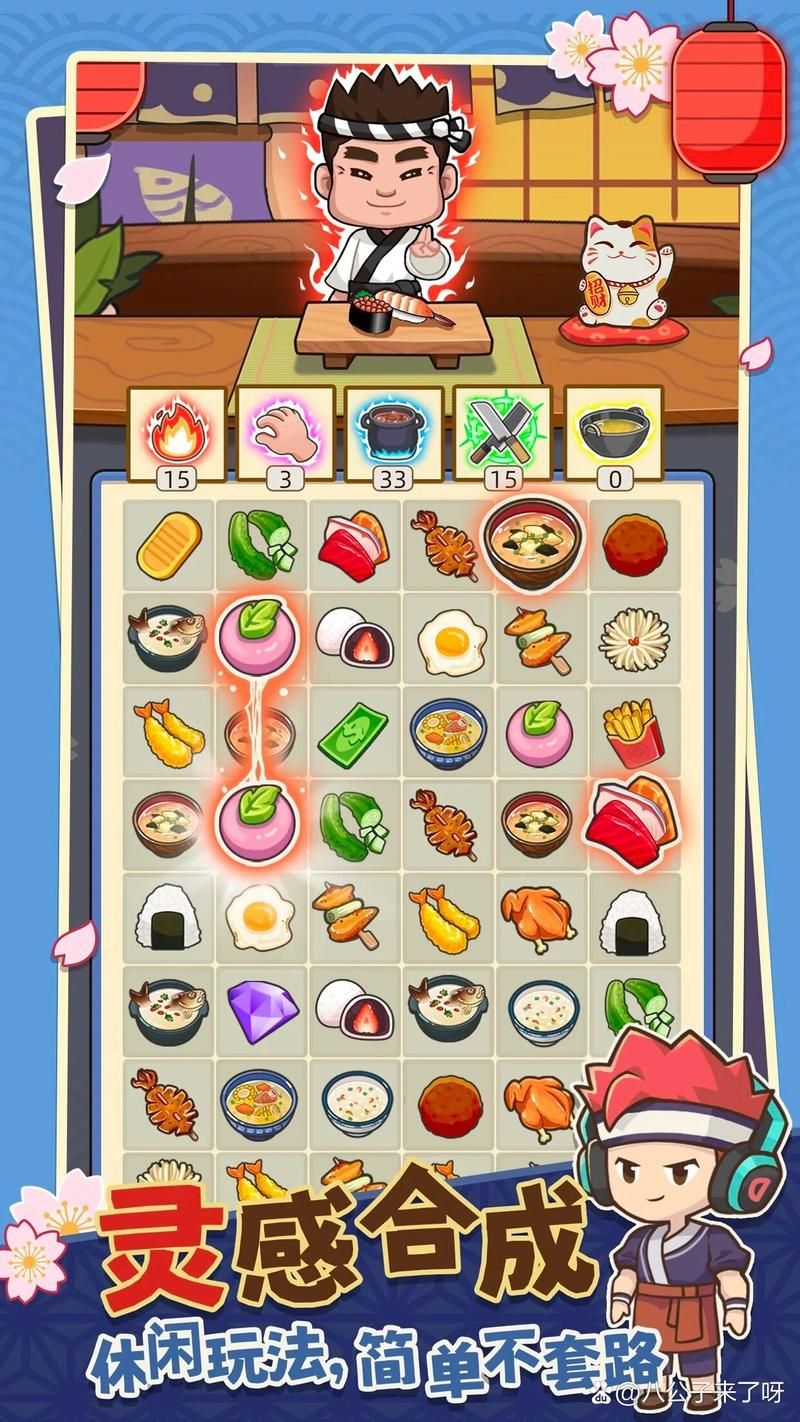Screen dimensions: 800x1422
Task: Trigger the crossed knives power-up
Action: (503, 428)
